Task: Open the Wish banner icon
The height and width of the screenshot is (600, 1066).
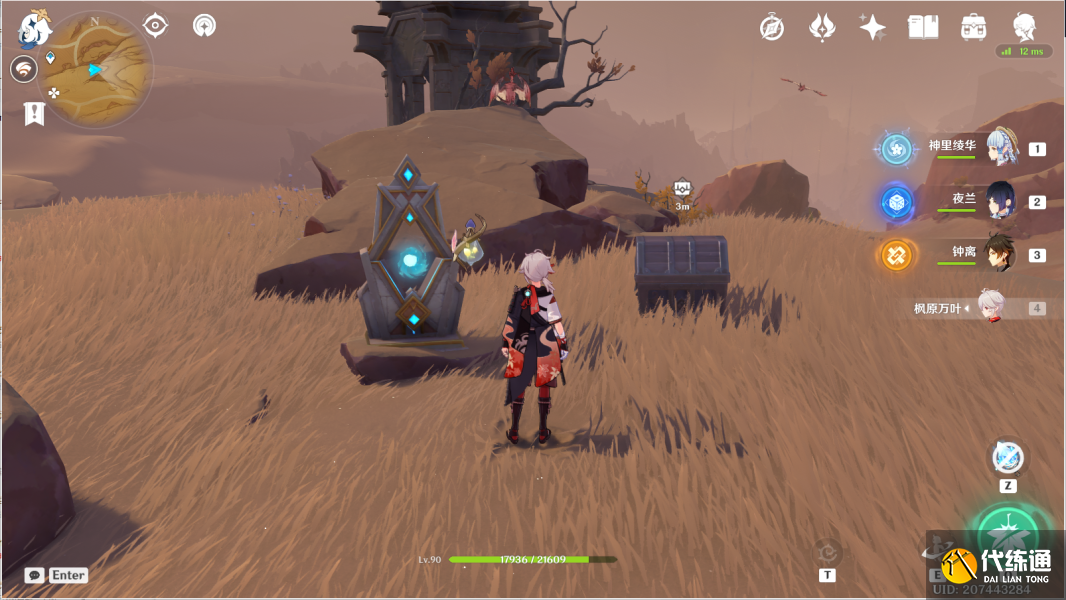Action: pos(822,28)
